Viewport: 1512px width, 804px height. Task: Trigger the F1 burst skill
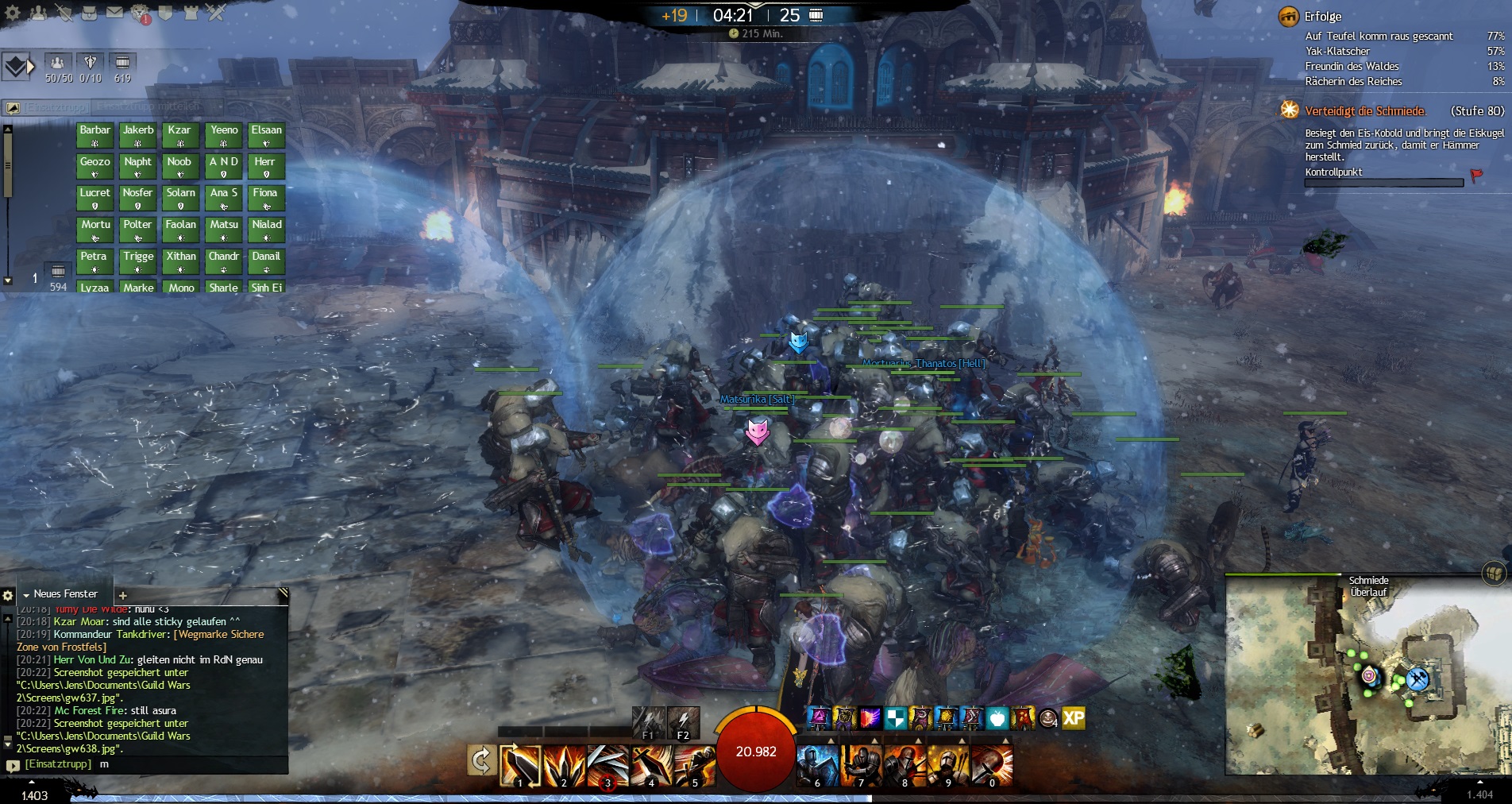[x=648, y=722]
